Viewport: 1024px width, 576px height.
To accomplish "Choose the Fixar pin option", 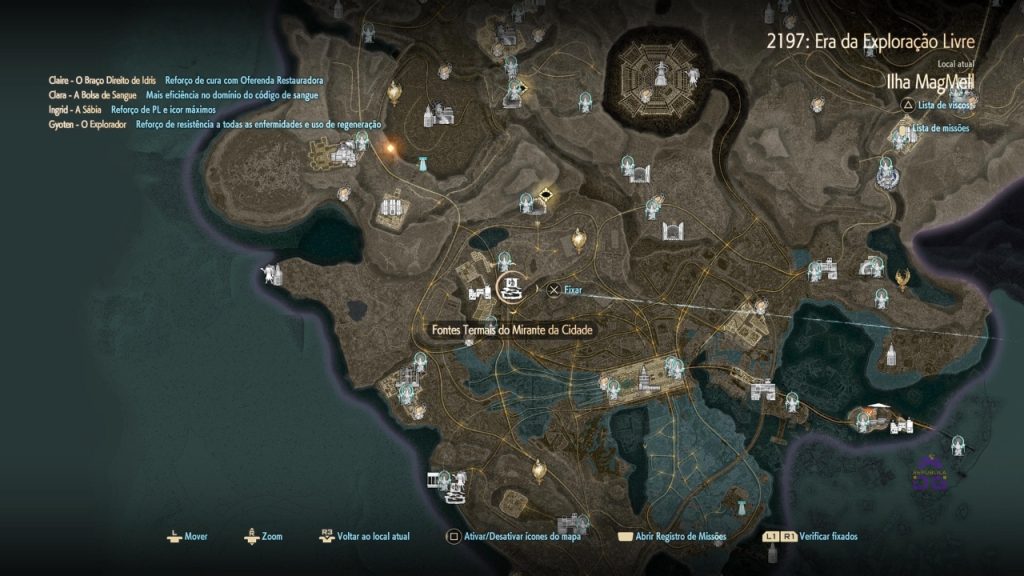I will point(566,290).
